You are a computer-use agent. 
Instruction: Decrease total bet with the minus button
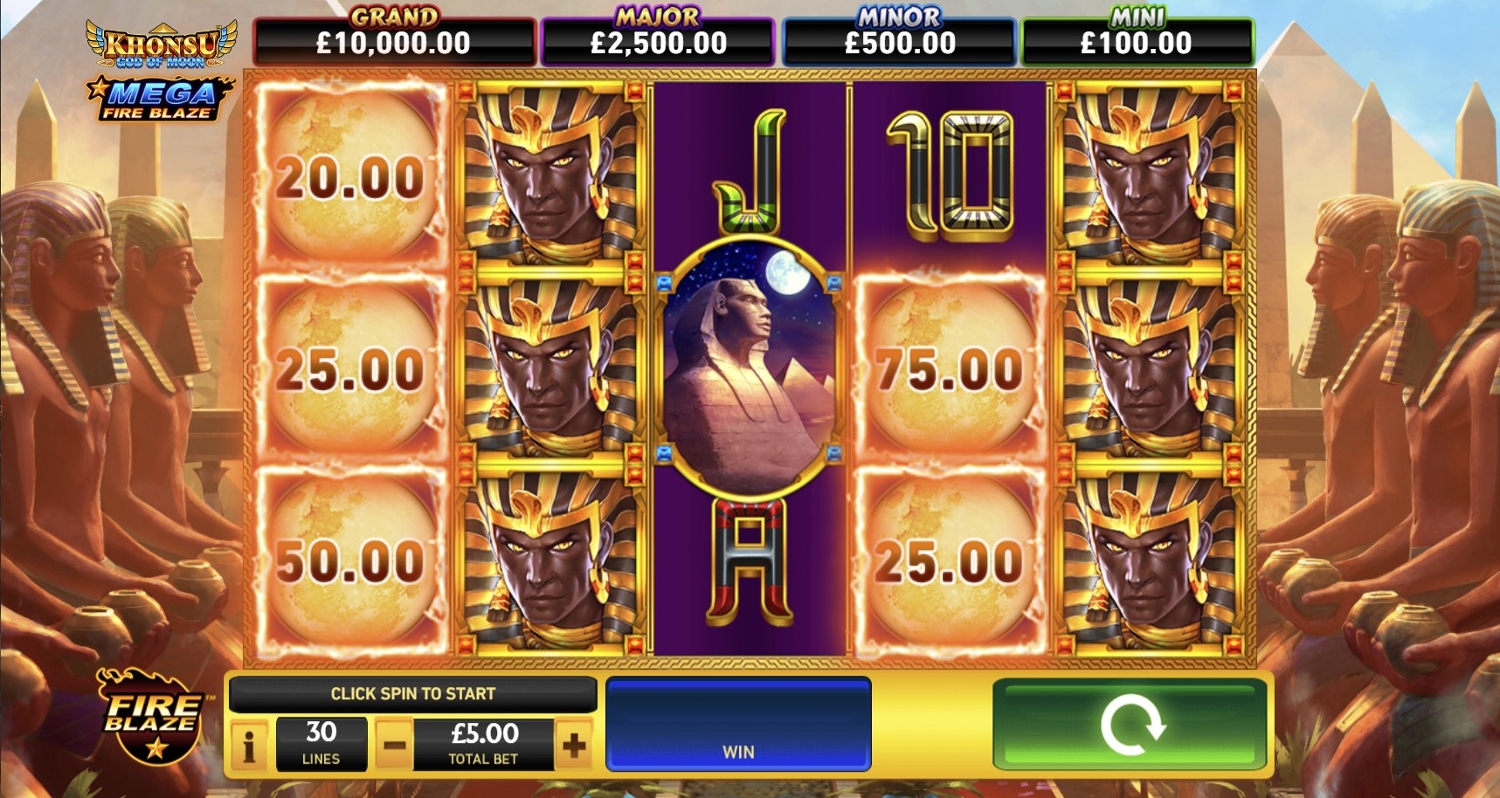(x=394, y=745)
